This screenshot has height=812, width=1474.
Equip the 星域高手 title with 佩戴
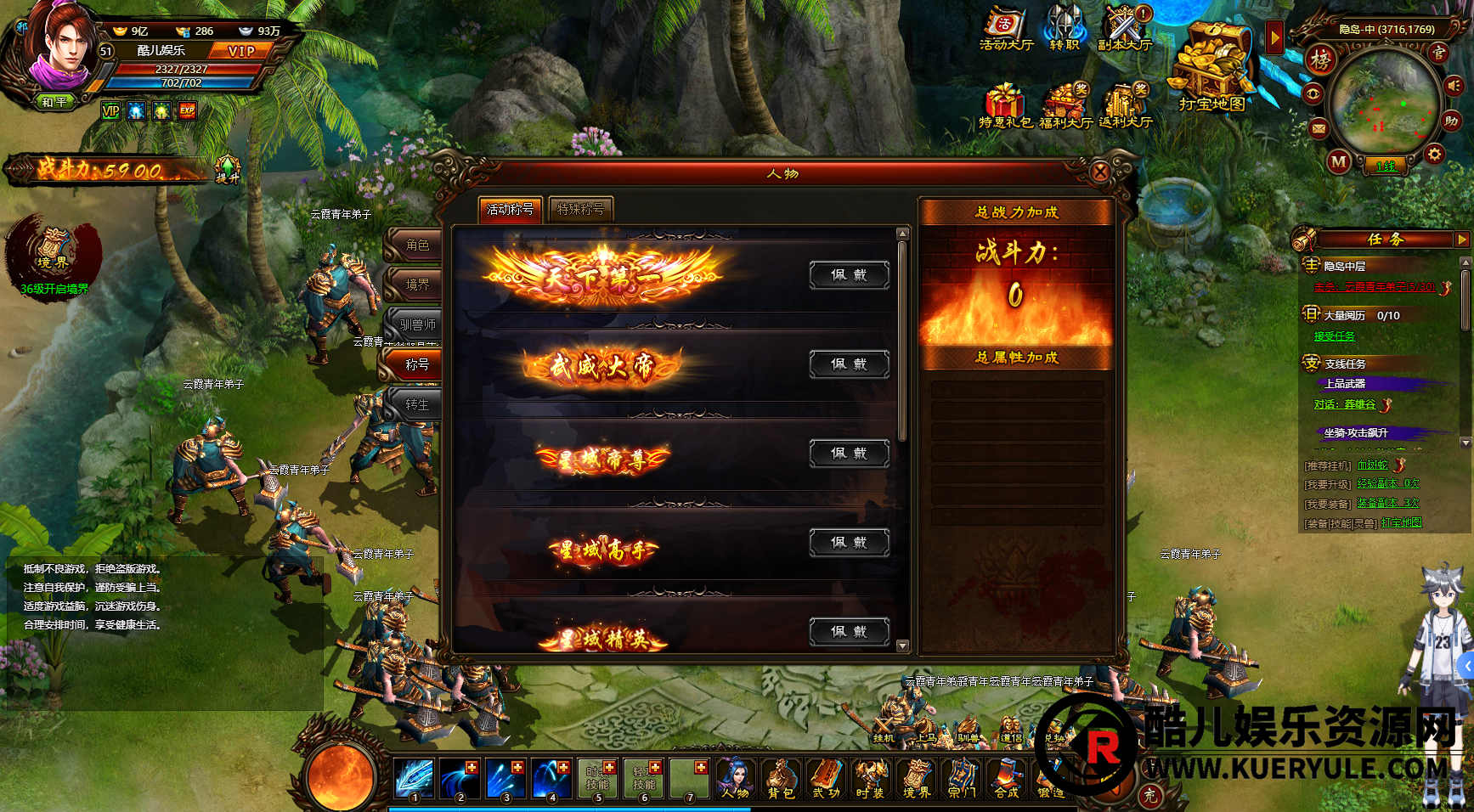pos(849,543)
